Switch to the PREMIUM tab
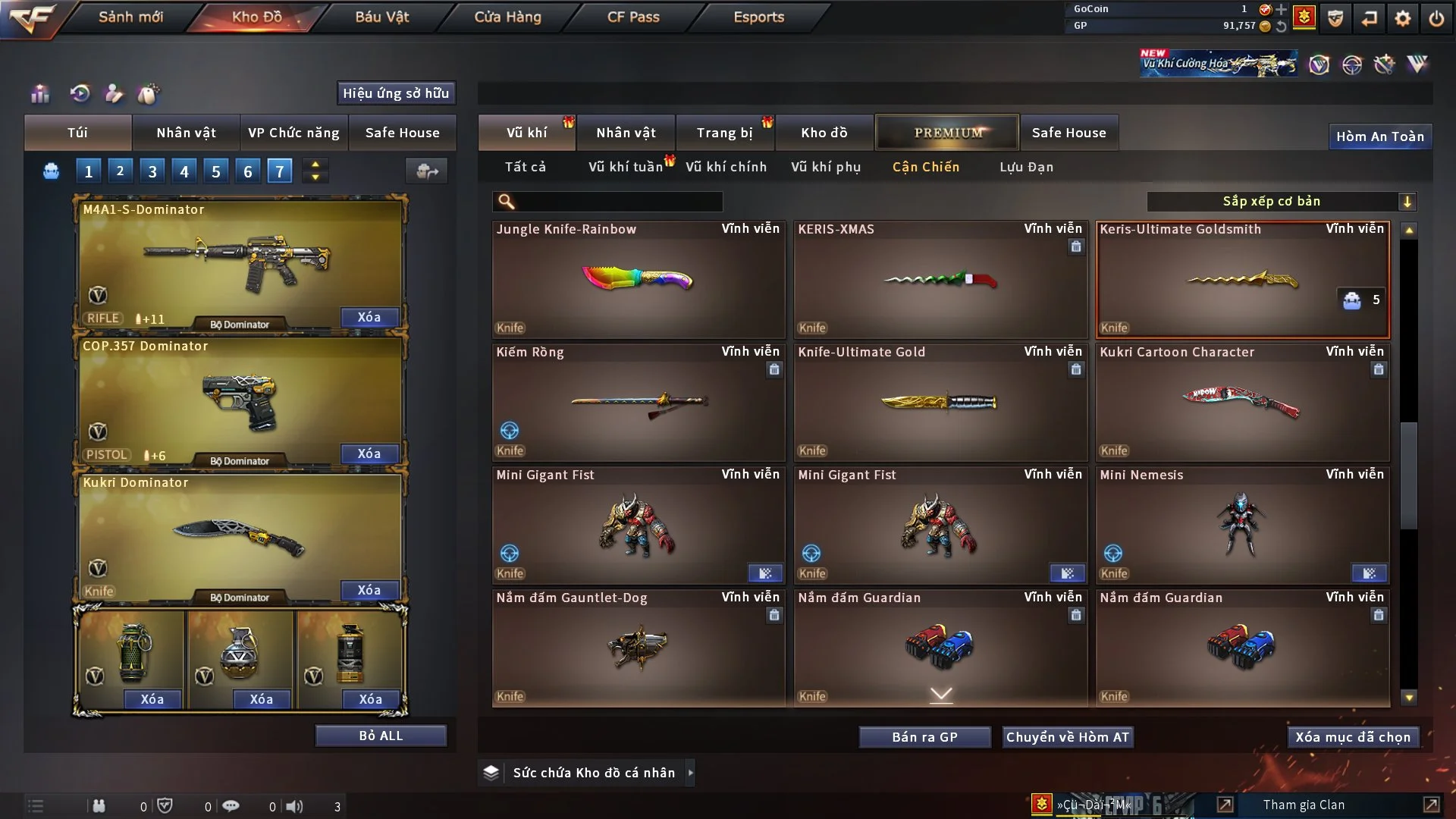The width and height of the screenshot is (1456, 819). point(947,133)
